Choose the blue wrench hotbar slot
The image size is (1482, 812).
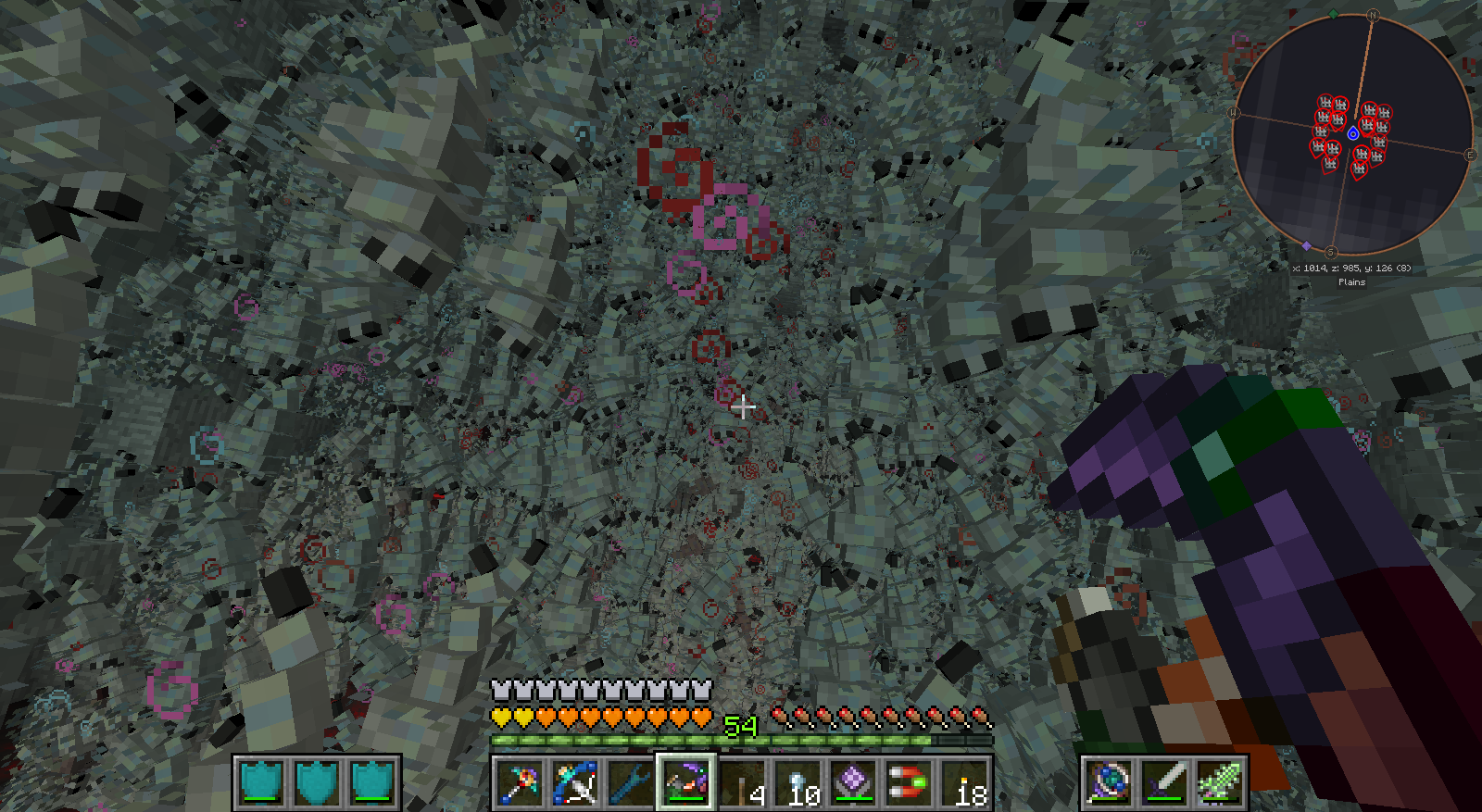tap(630, 783)
